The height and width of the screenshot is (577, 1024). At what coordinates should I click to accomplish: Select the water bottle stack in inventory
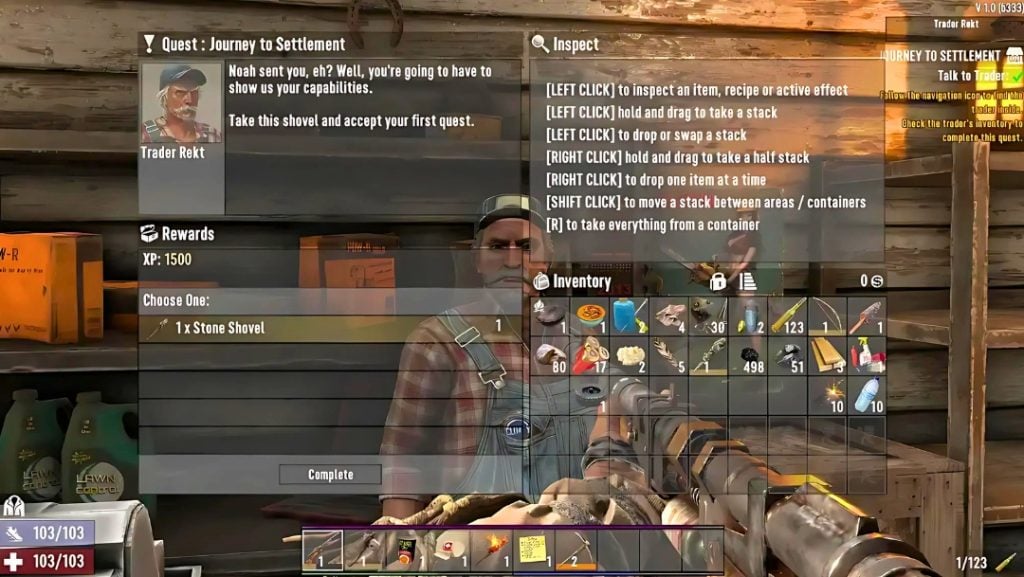(x=866, y=393)
